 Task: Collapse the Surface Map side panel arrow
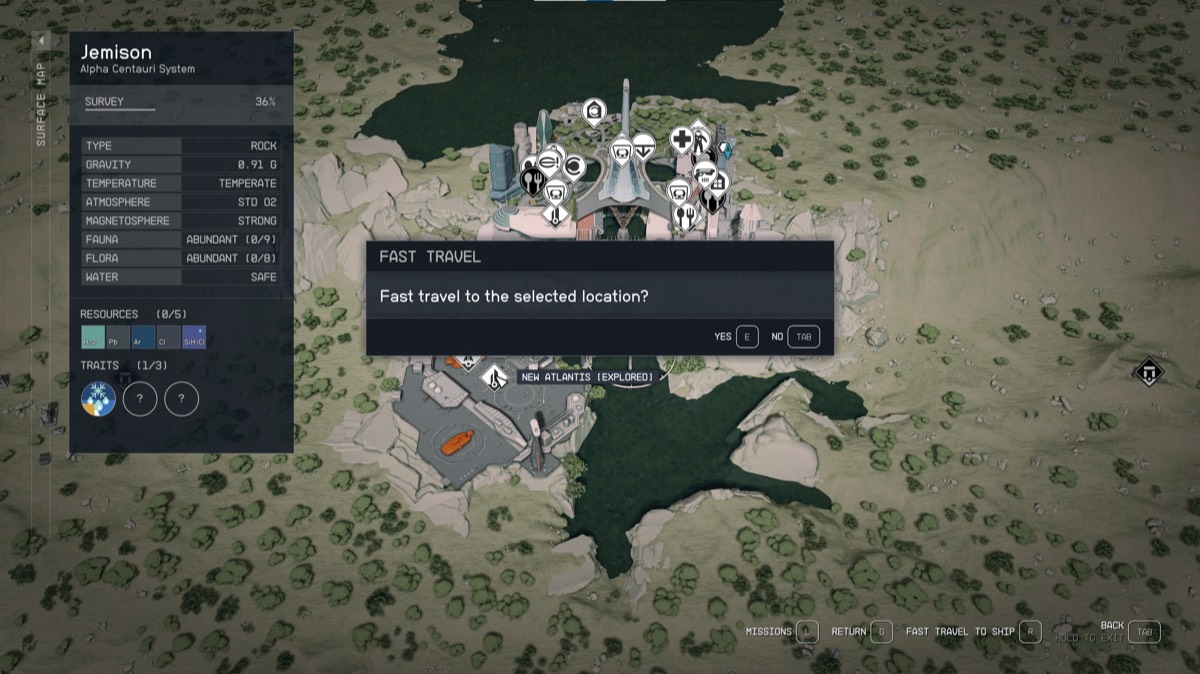click(42, 41)
